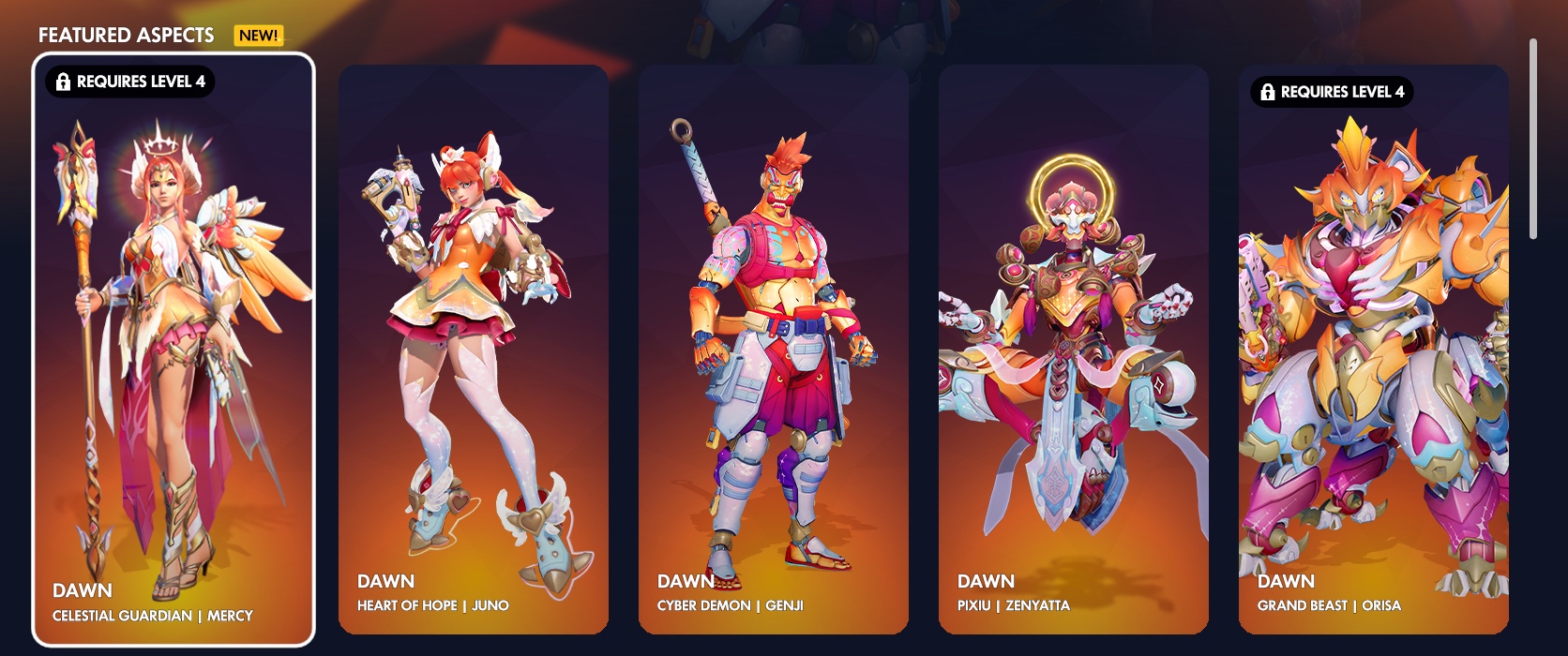1568x656 pixels.
Task: Select the Celestial Guardian Mercy card
Action: 173,349
